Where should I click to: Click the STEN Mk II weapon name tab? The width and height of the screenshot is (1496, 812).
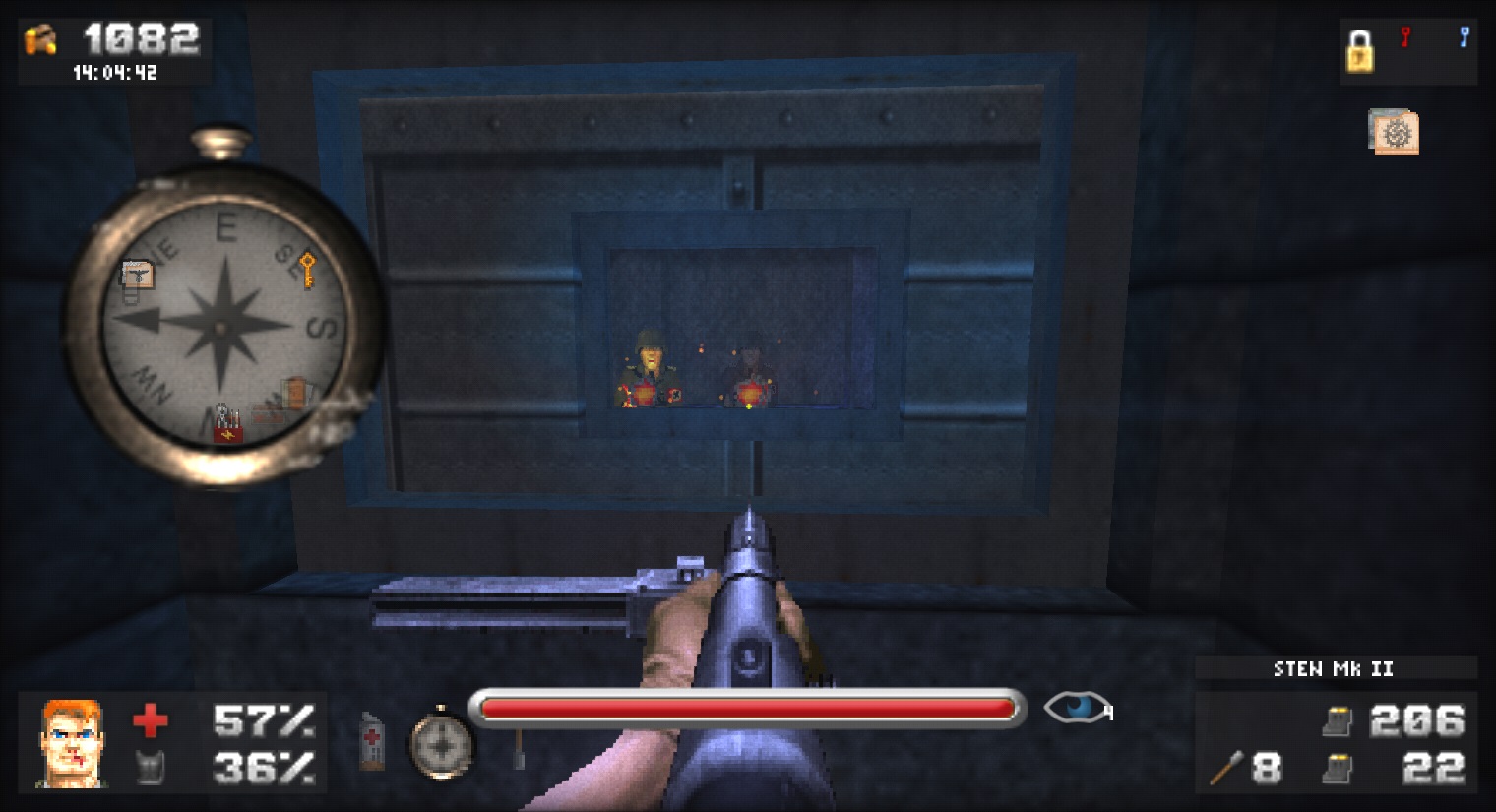(x=1334, y=668)
